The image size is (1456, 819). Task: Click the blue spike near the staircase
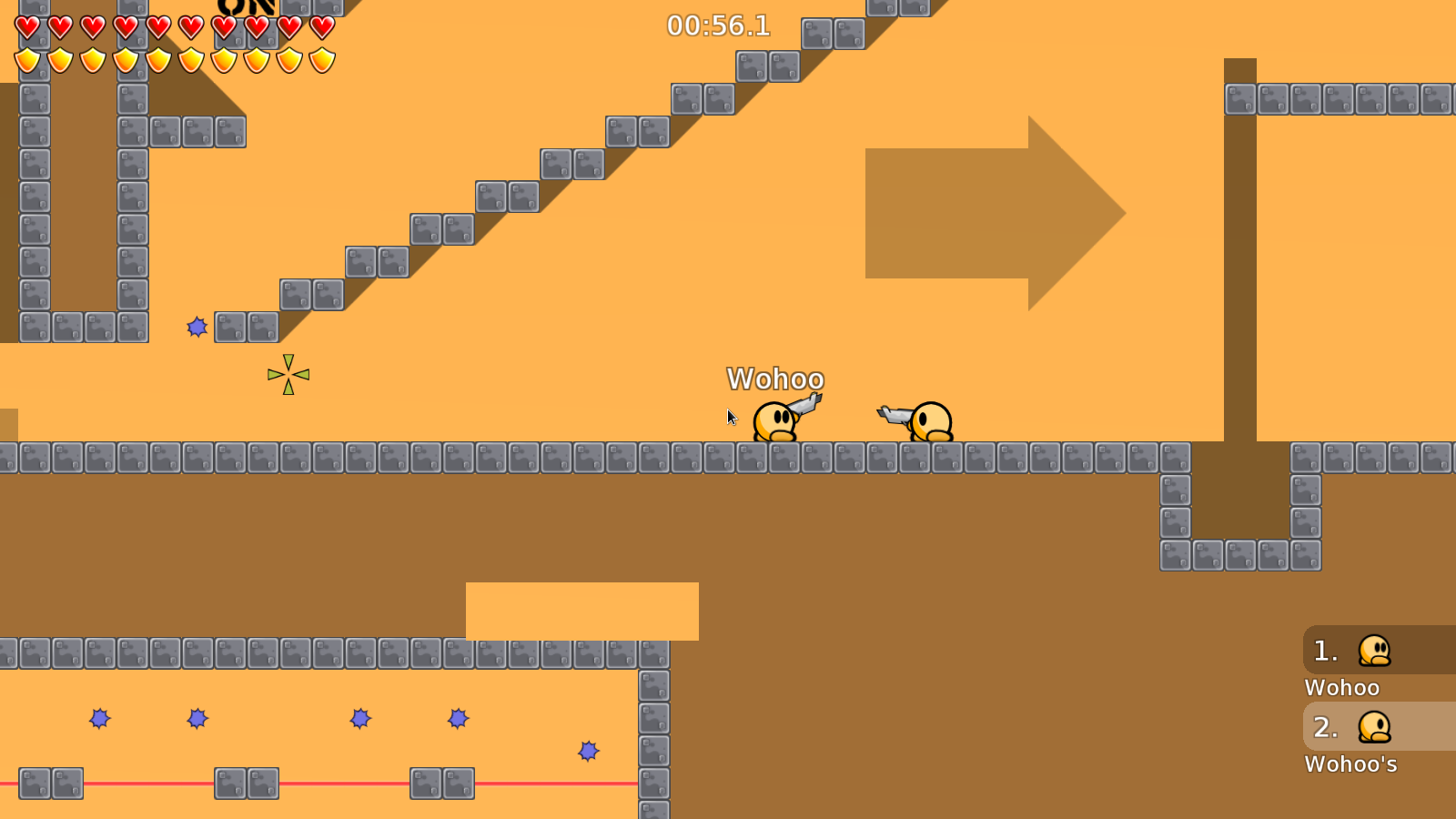[197, 327]
